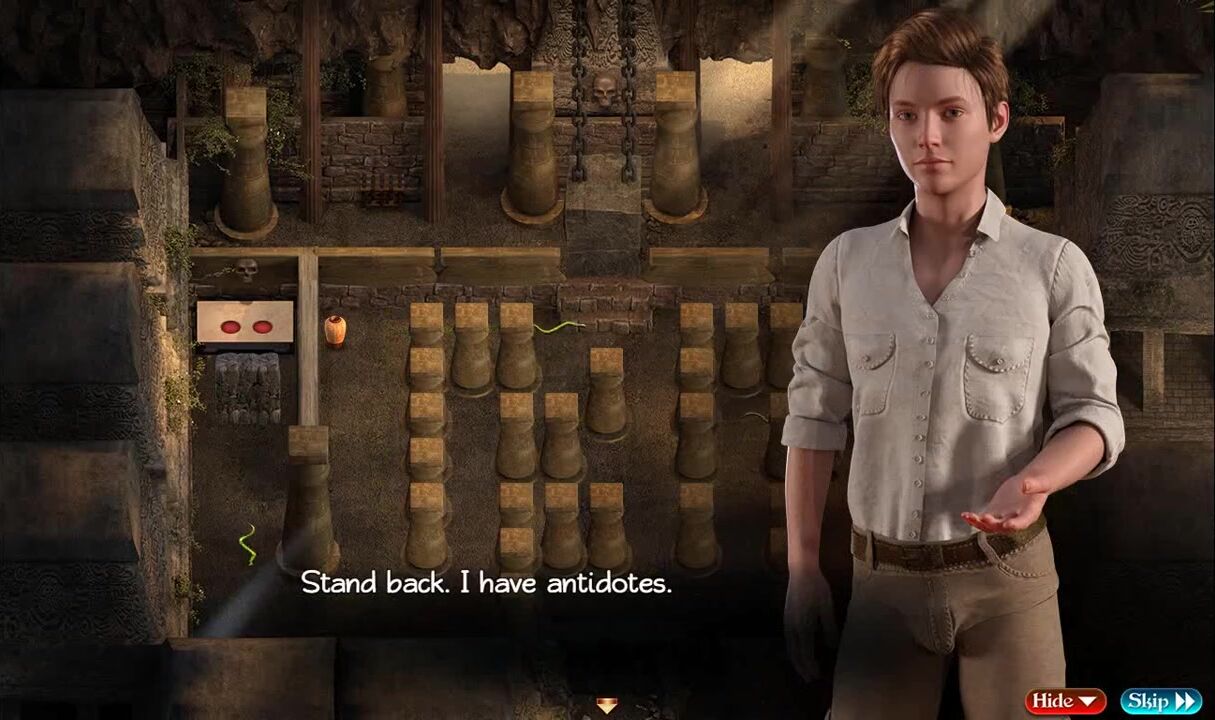
Task: Hide the dialogue text box
Action: point(1064,701)
